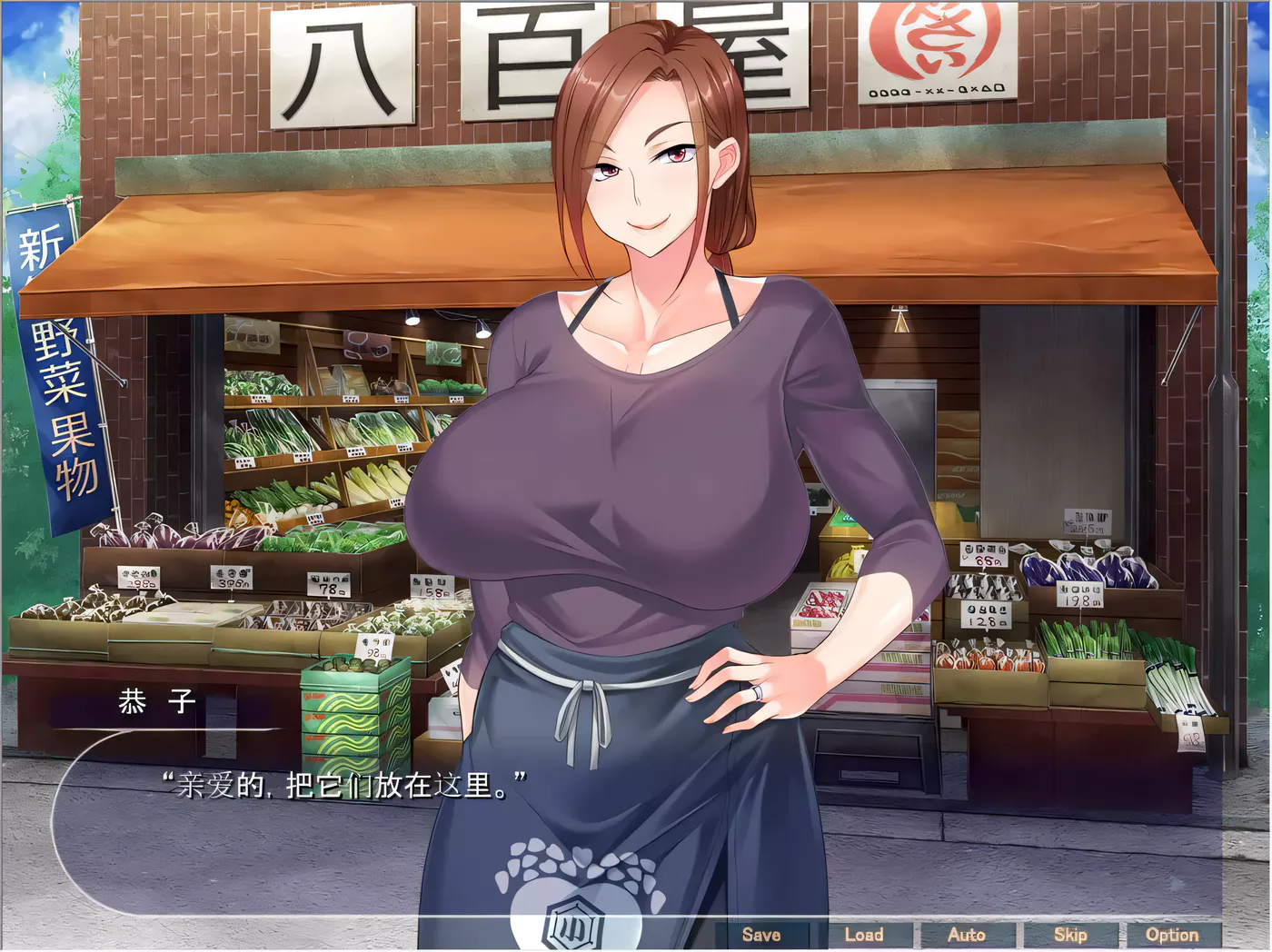Enable Skip mode to fast-forward dialogue
This screenshot has height=952, width=1272.
[1070, 934]
